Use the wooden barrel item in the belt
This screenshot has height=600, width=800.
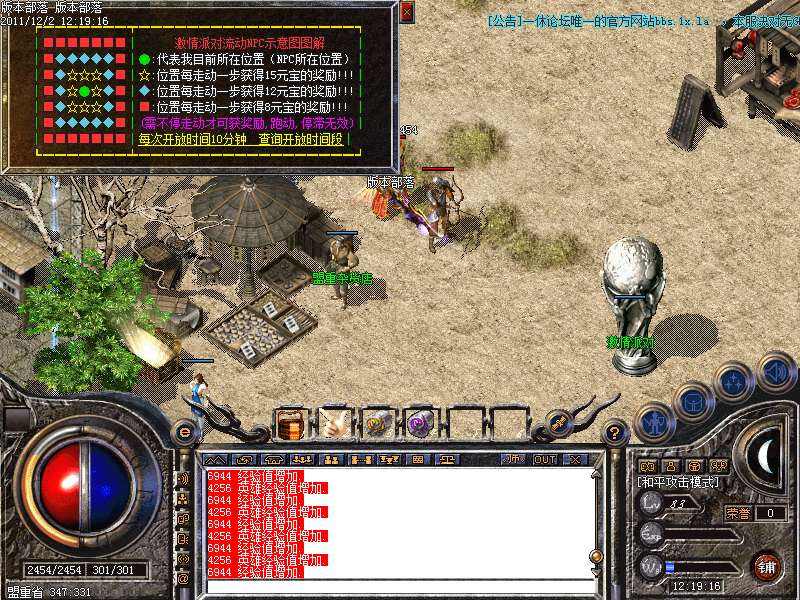point(291,423)
